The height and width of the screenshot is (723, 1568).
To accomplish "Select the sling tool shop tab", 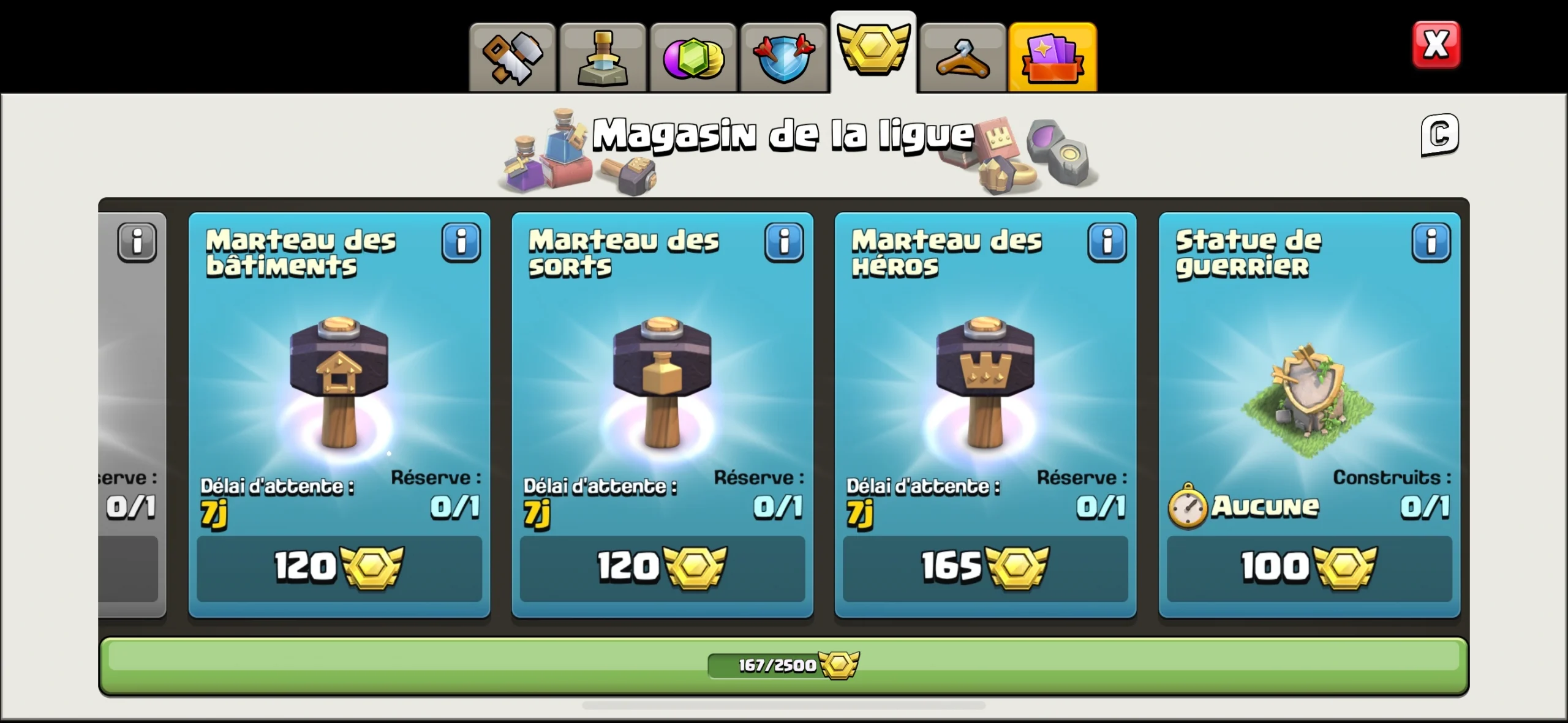I will pyautogui.click(x=962, y=56).
